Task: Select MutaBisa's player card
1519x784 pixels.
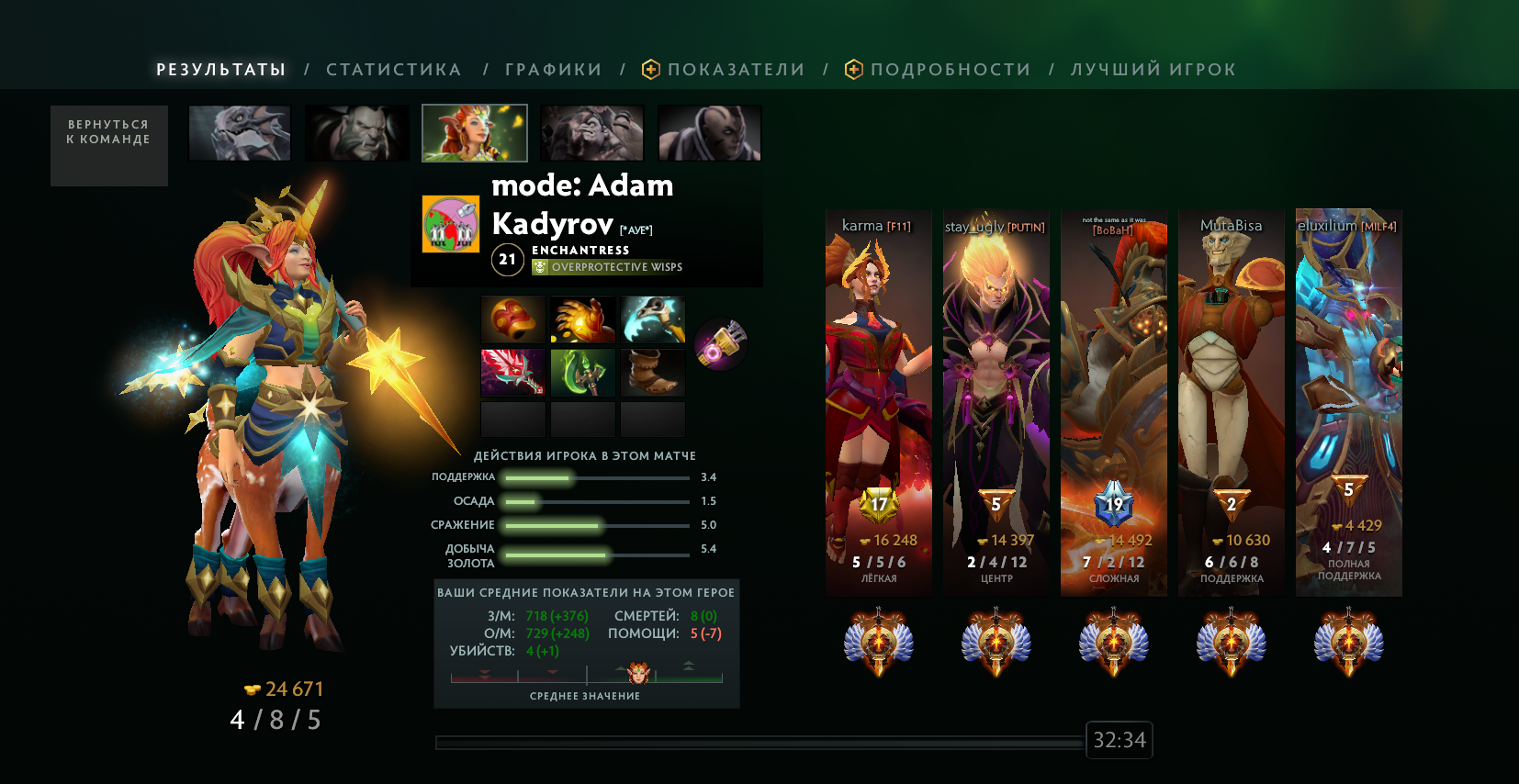Action: click(1232, 402)
